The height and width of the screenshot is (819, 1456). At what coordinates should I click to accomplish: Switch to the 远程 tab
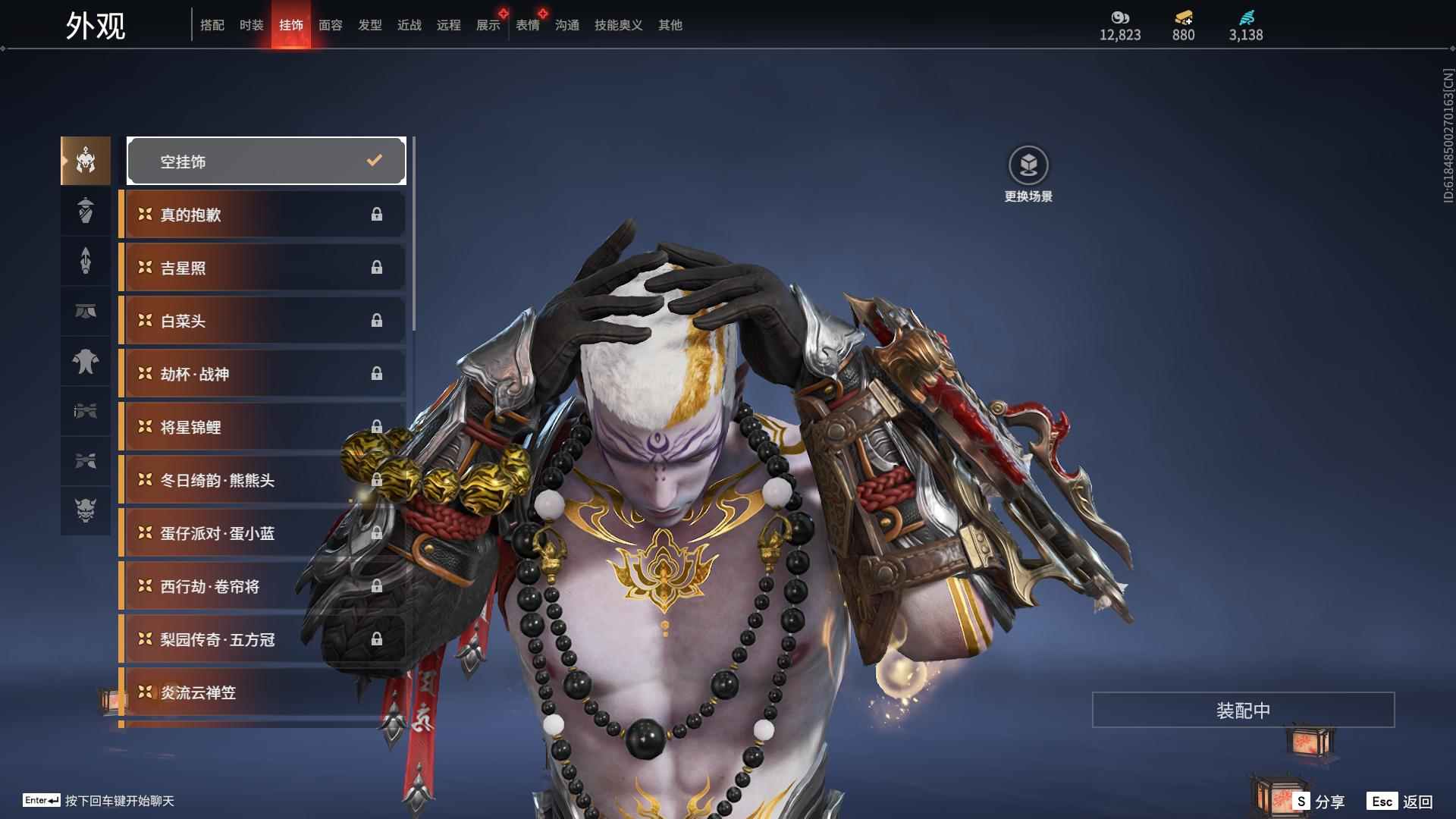[x=449, y=25]
